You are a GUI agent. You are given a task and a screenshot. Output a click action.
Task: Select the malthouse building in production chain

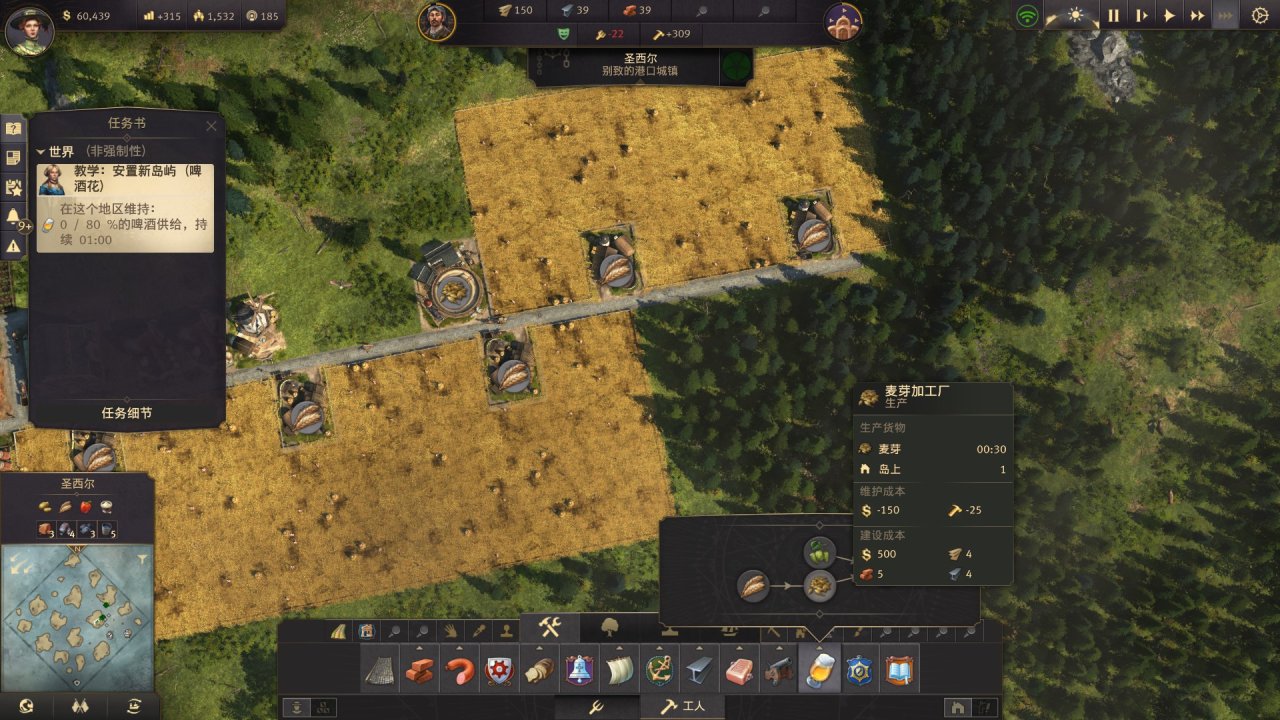pos(820,586)
